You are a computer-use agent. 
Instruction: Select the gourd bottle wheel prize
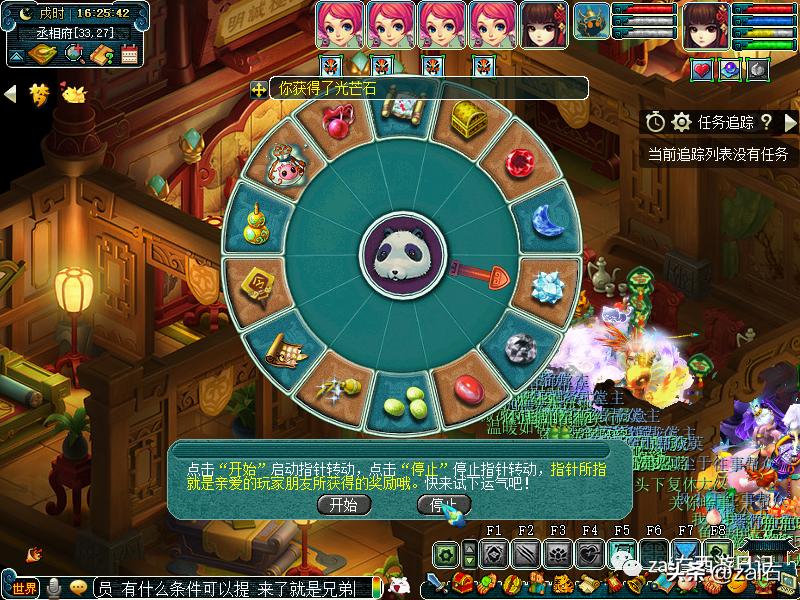(x=262, y=219)
